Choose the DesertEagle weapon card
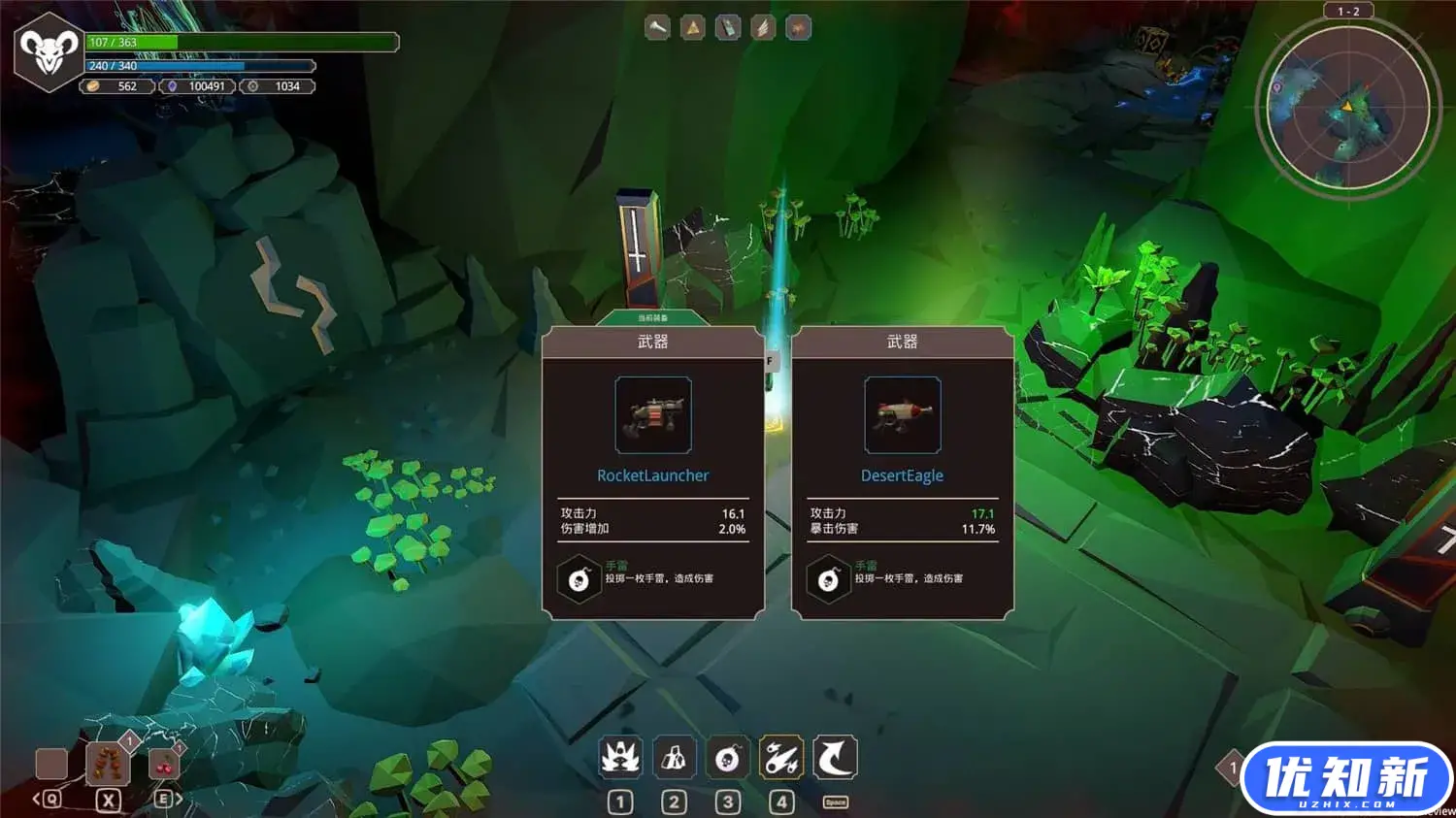The image size is (1456, 818). [x=902, y=473]
